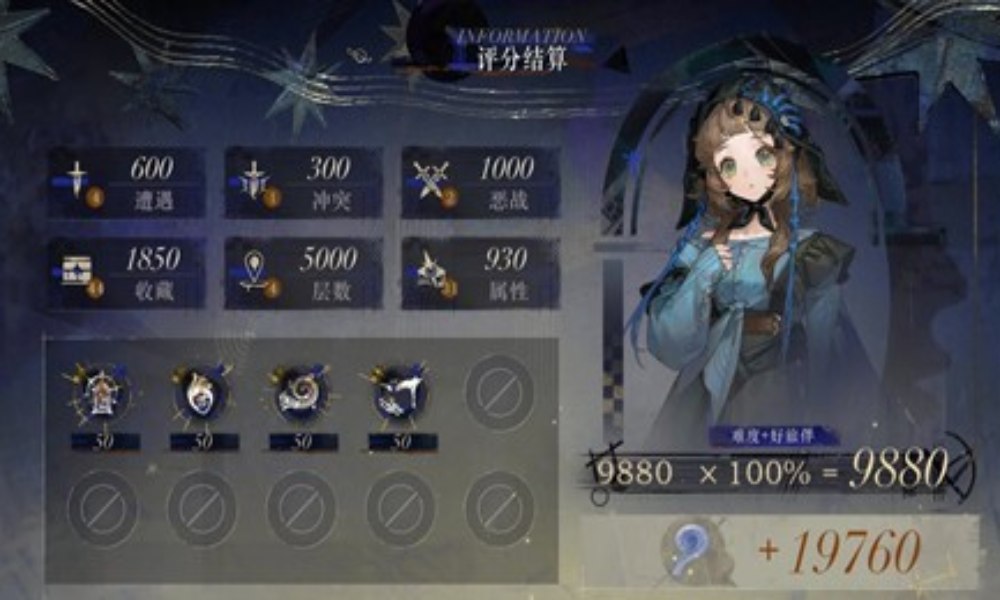1000x600 pixels.
Task: Open the 恶战 score entry
Action: click(x=480, y=183)
